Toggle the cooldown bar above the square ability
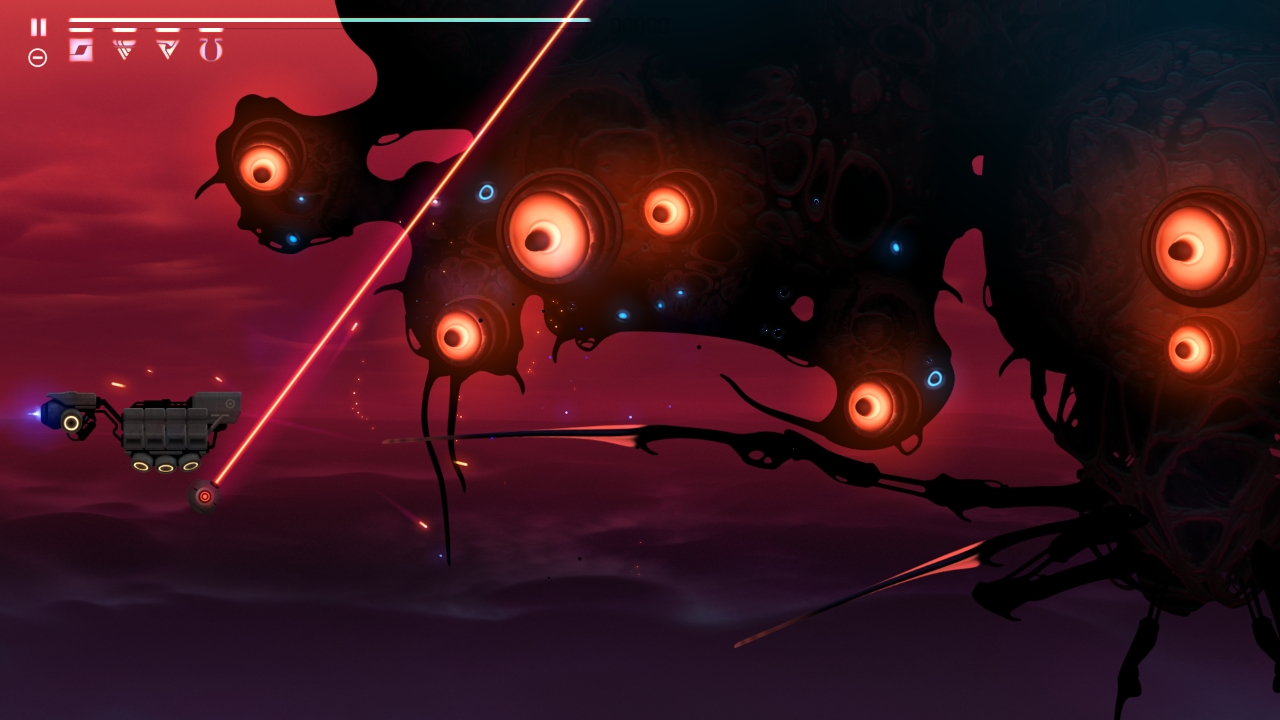The width and height of the screenshot is (1280, 720). pyautogui.click(x=83, y=29)
